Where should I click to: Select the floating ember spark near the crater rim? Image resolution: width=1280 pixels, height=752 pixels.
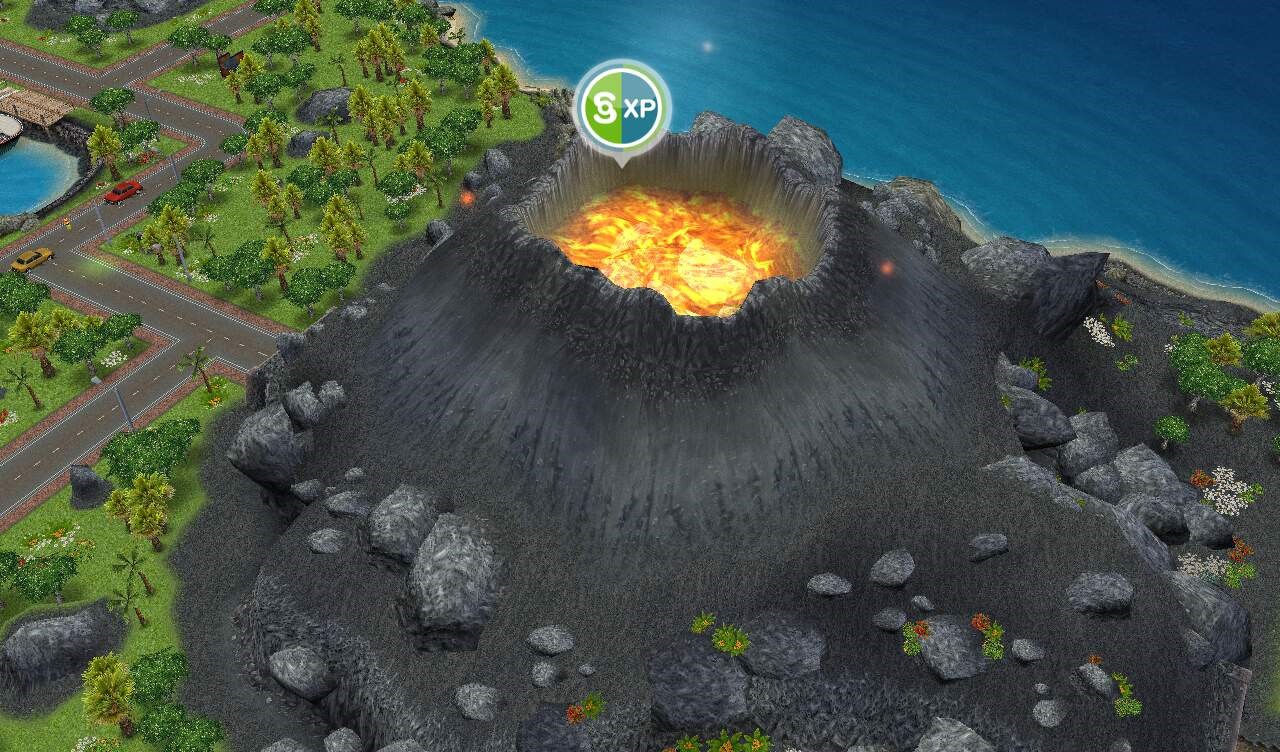[466, 198]
